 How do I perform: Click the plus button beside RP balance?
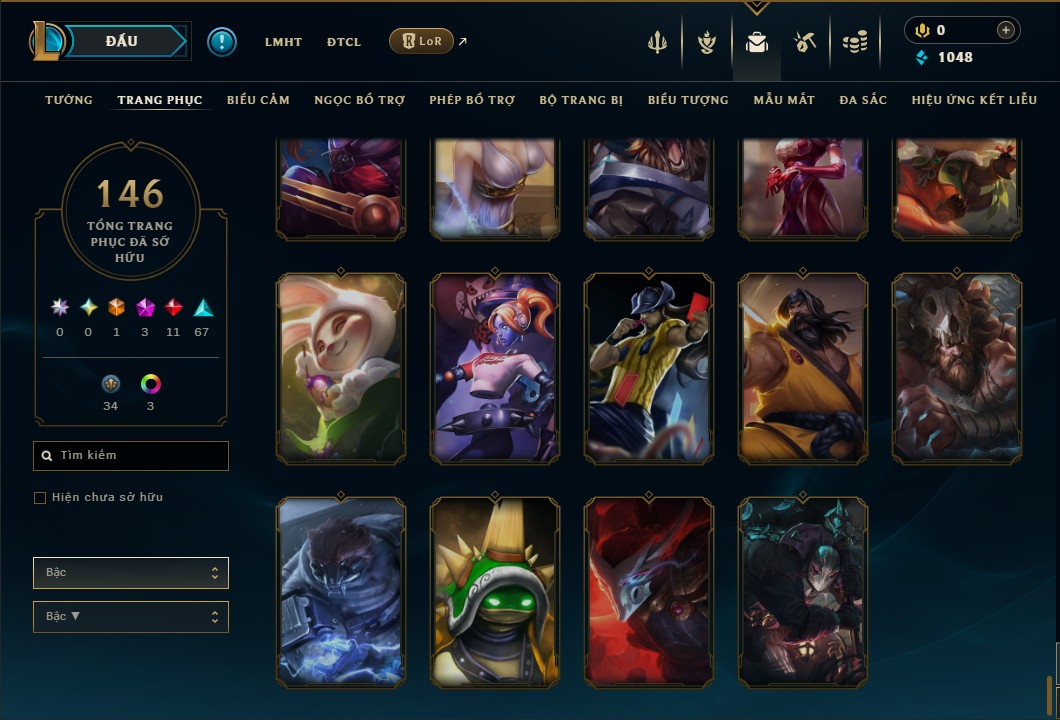pos(1005,30)
